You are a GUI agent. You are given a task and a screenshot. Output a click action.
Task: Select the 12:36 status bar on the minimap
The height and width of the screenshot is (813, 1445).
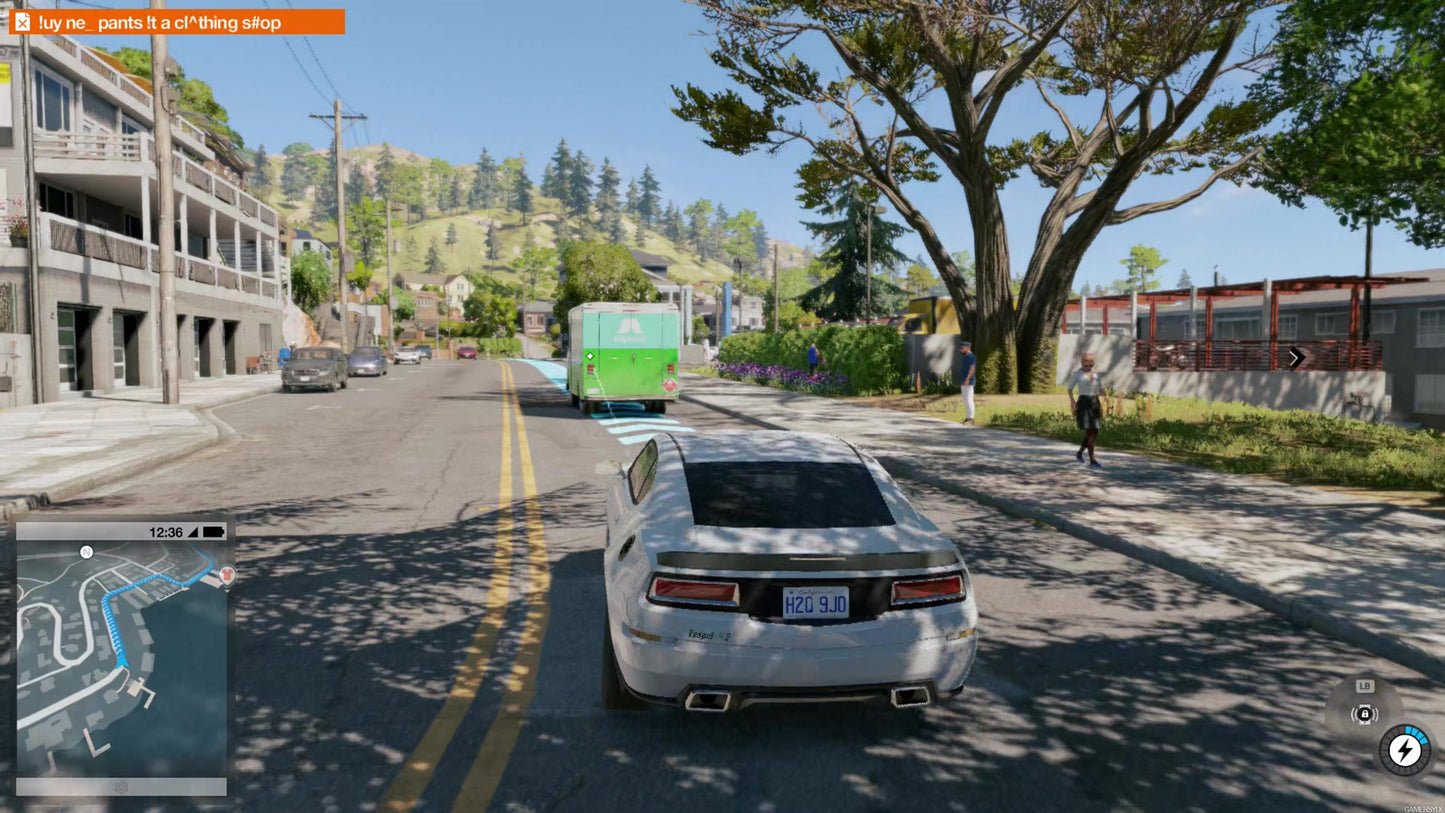[x=165, y=531]
